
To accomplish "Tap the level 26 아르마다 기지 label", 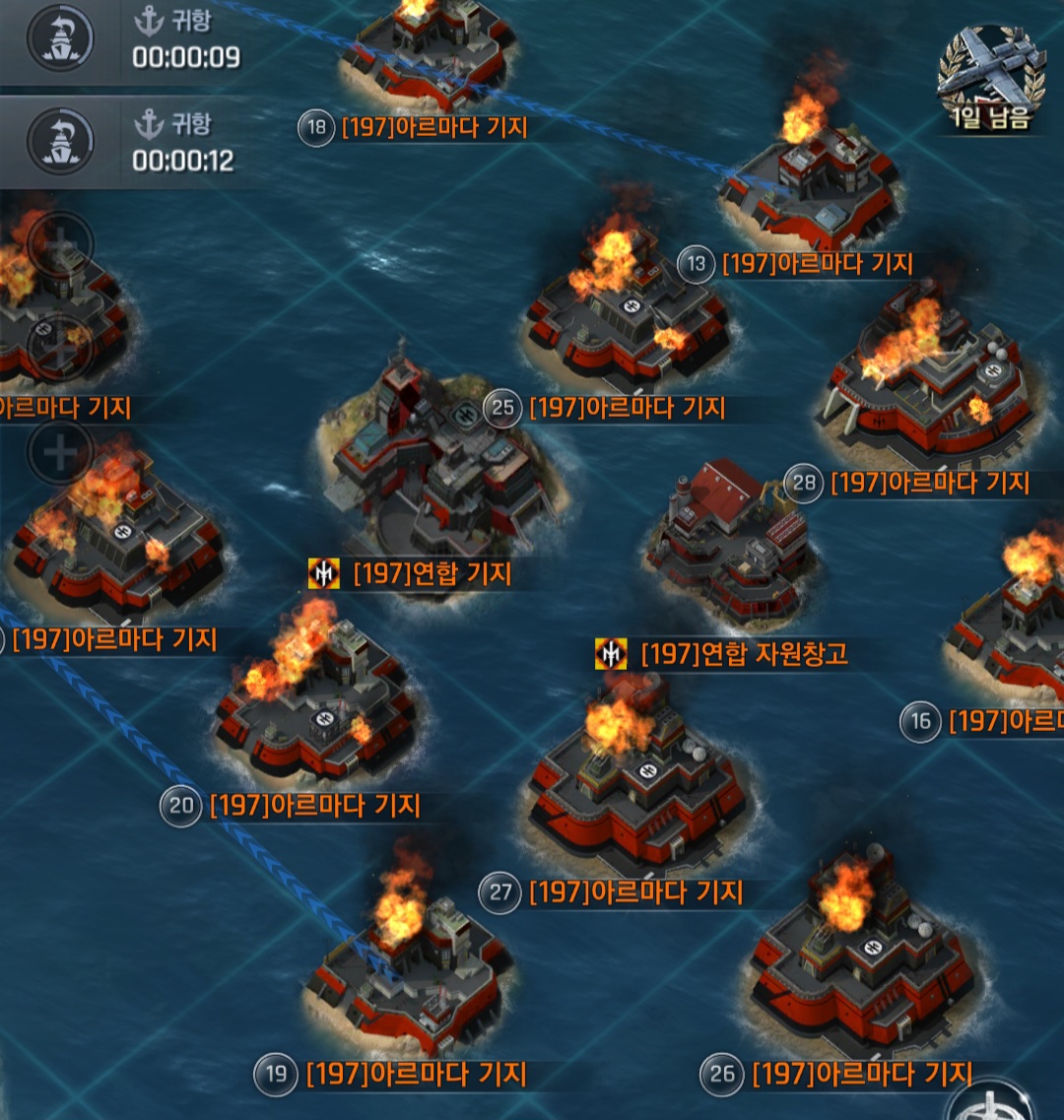I will [x=862, y=1073].
